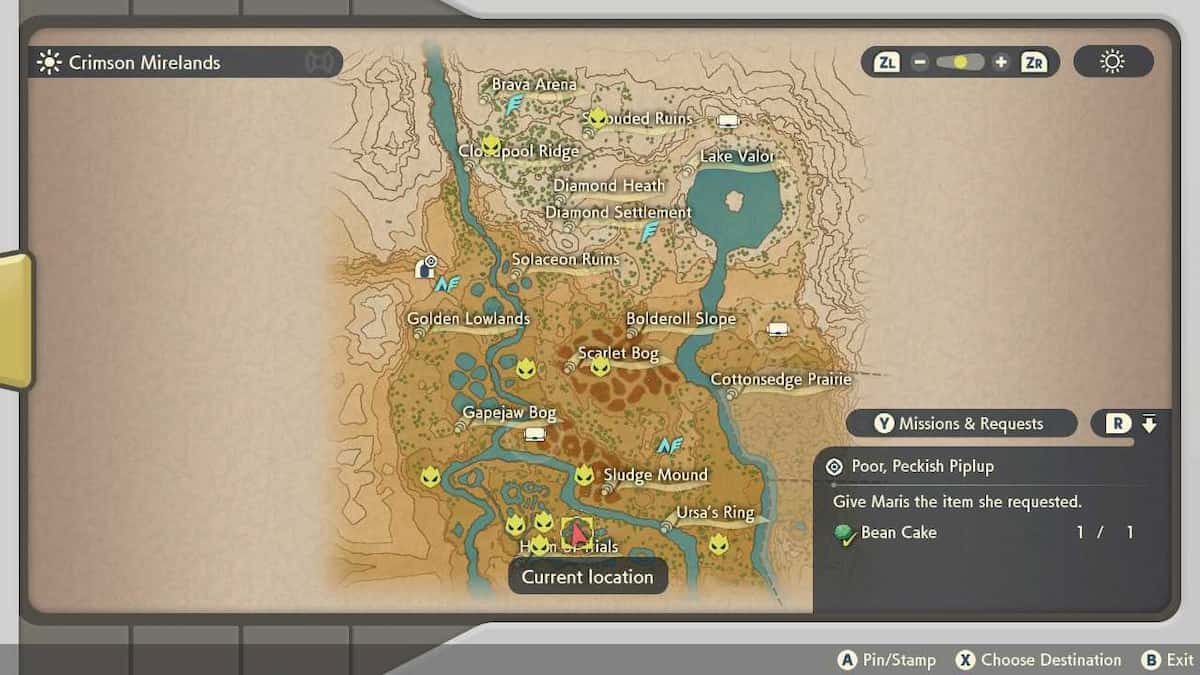
Task: Select the Poor, Peckish Piplup request
Action: [x=922, y=466]
